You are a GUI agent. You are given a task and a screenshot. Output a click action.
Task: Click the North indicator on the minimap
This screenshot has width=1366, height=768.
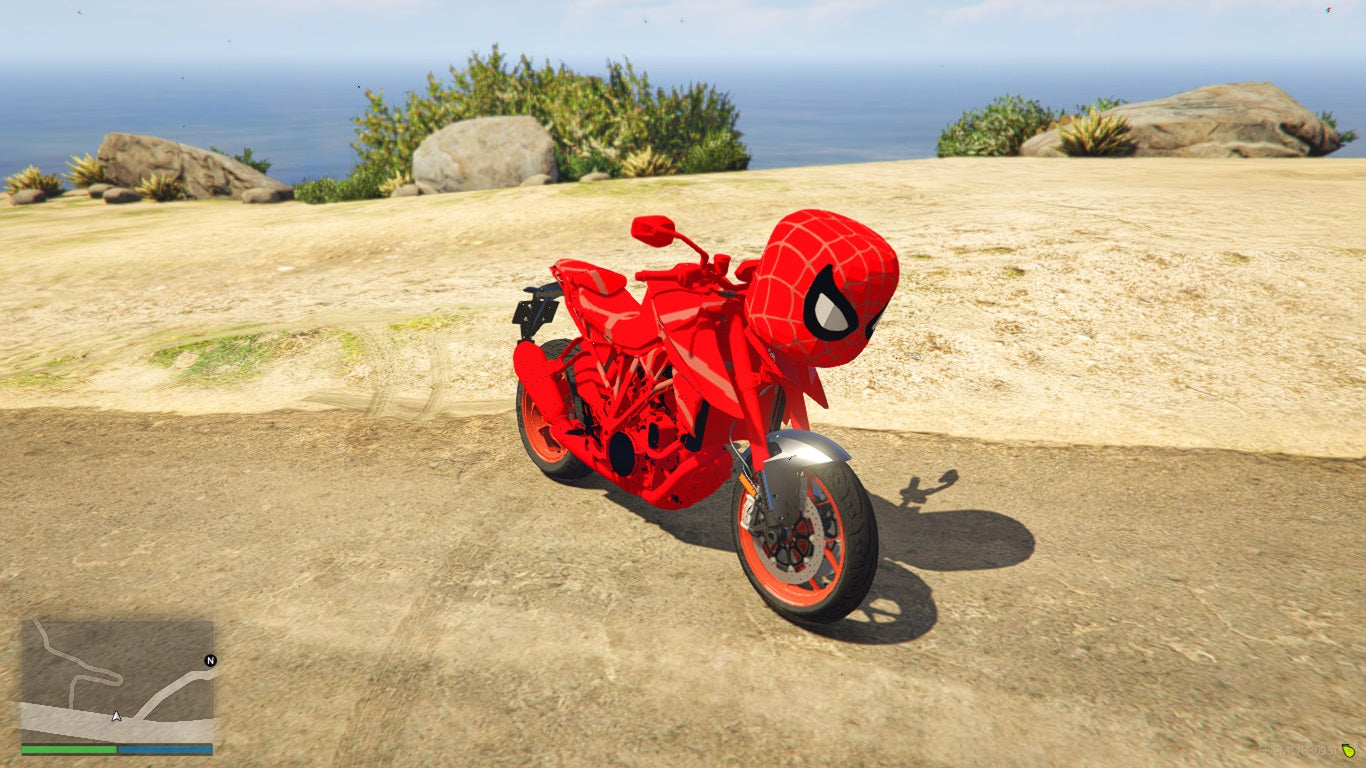(x=211, y=660)
